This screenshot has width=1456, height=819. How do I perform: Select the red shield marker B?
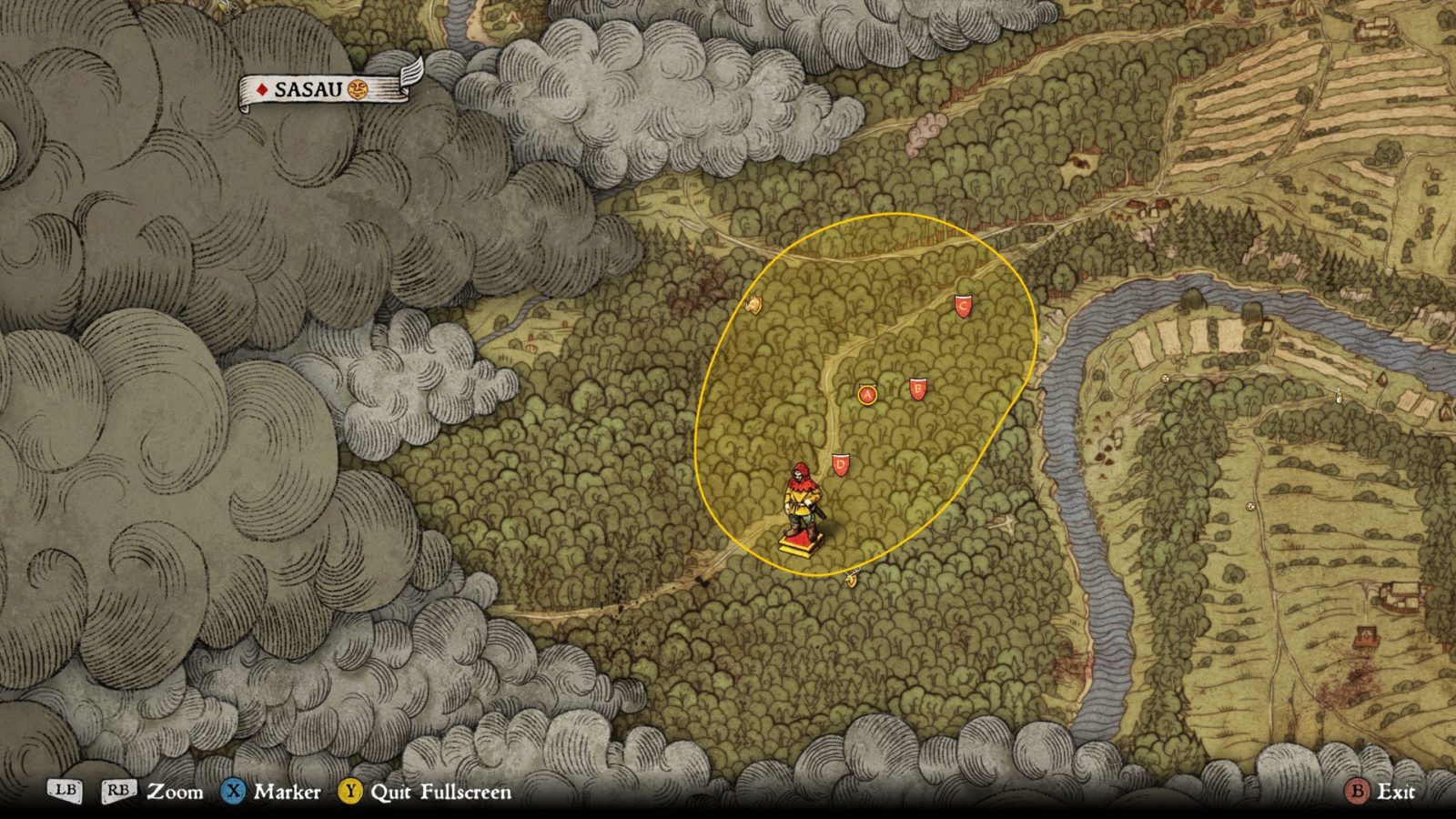point(917,389)
